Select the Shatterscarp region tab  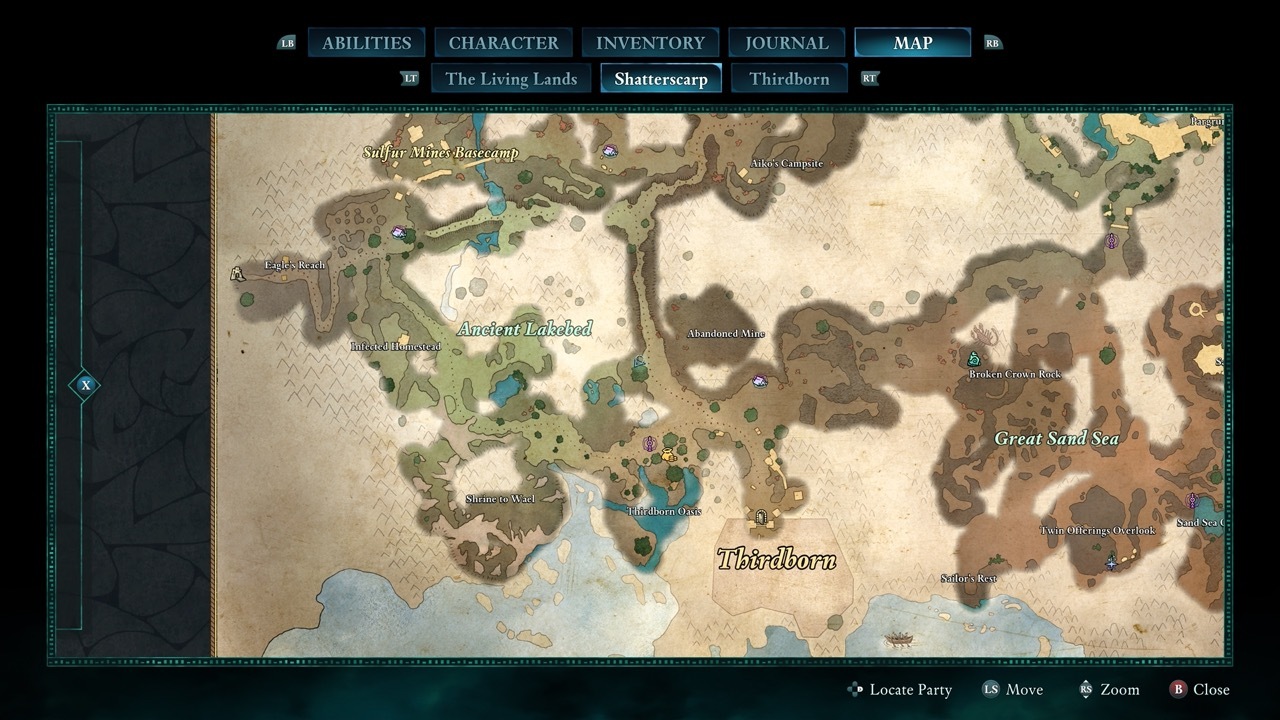pyautogui.click(x=661, y=79)
